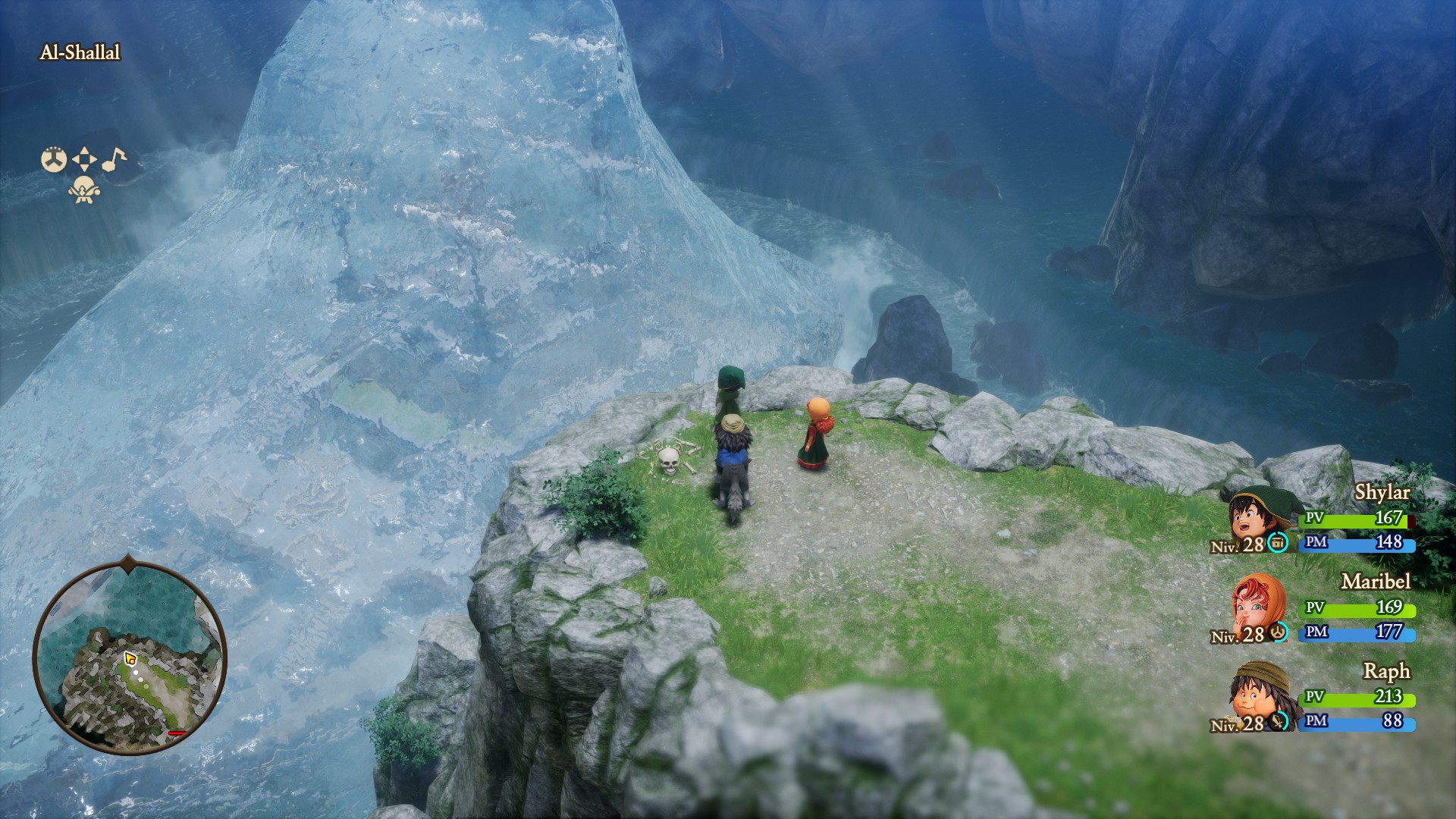This screenshot has height=819, width=1456.
Task: Click Raph's sword vocation badge
Action: pyautogui.click(x=1279, y=720)
